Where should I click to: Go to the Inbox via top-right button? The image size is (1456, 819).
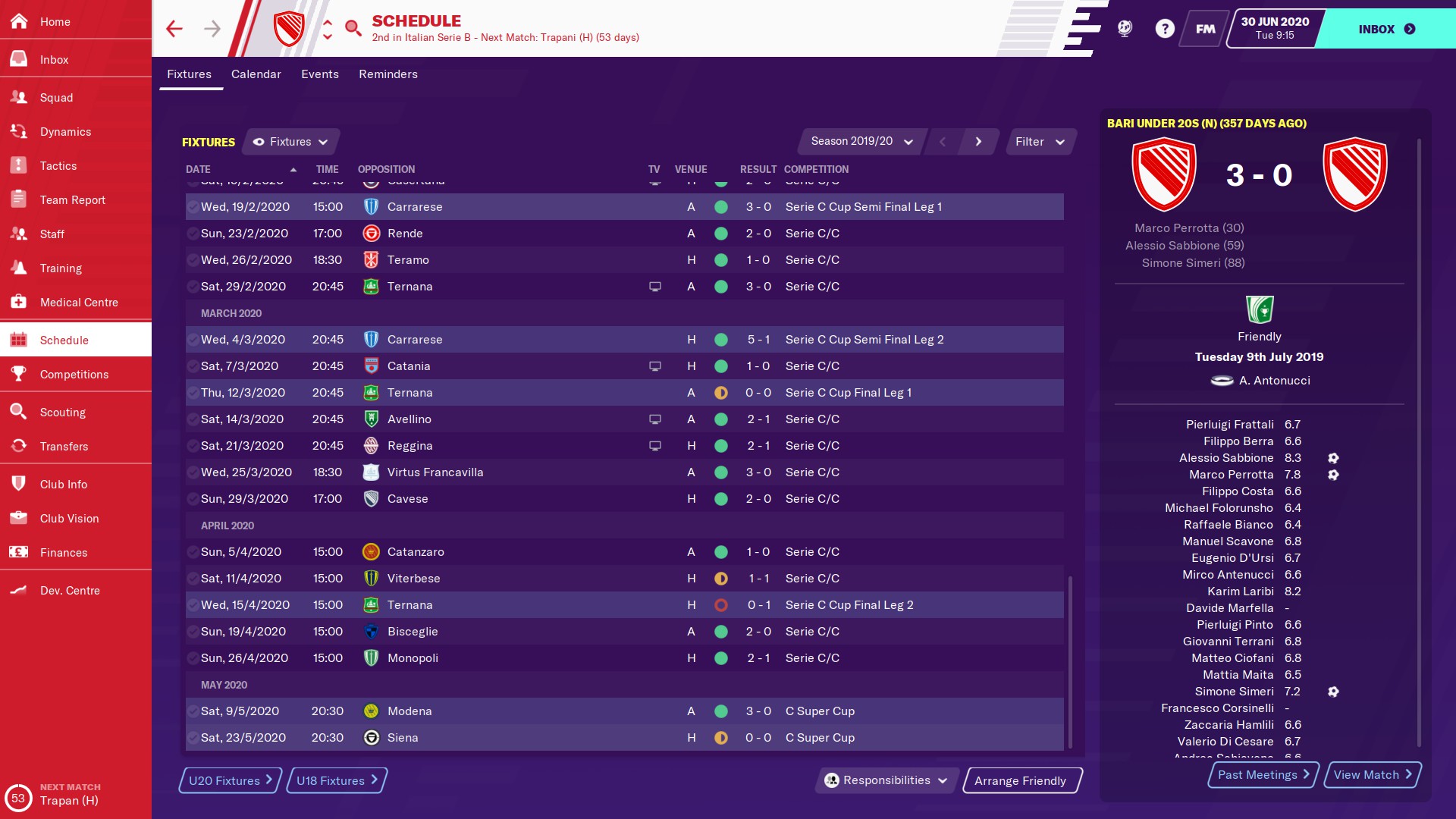click(x=1385, y=29)
